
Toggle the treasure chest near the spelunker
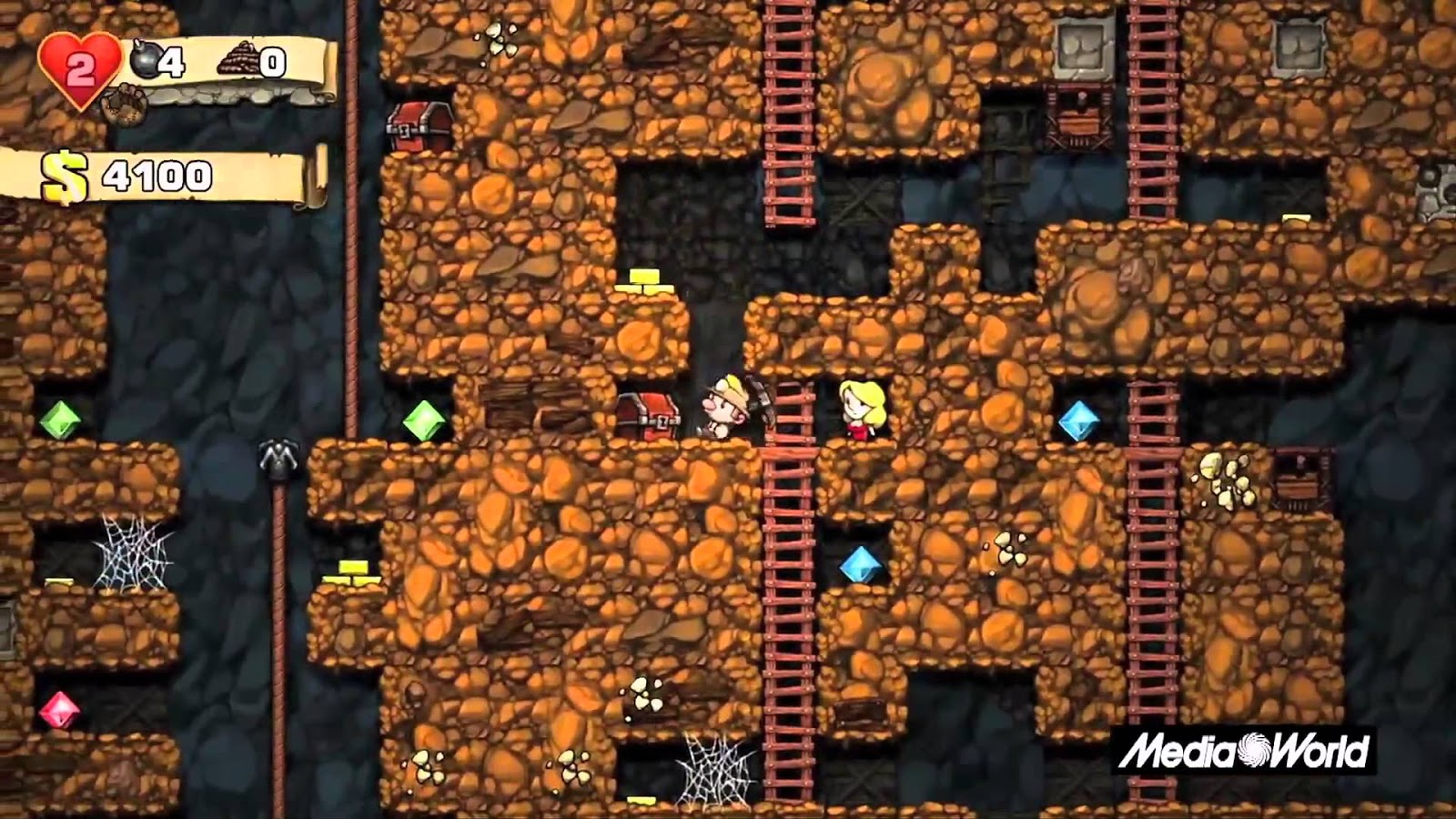[x=648, y=412]
